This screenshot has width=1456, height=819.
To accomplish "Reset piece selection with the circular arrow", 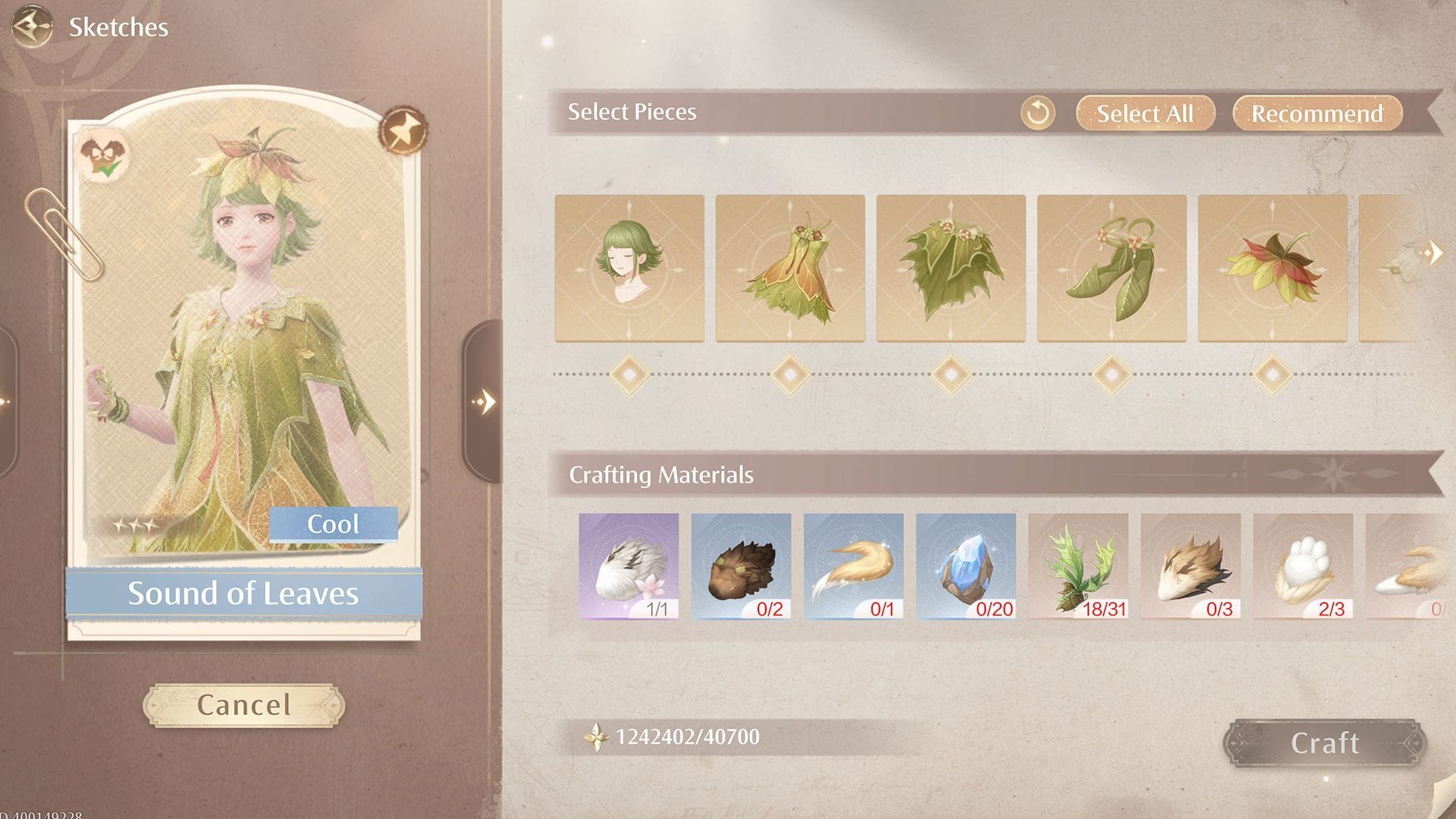I will (1037, 113).
